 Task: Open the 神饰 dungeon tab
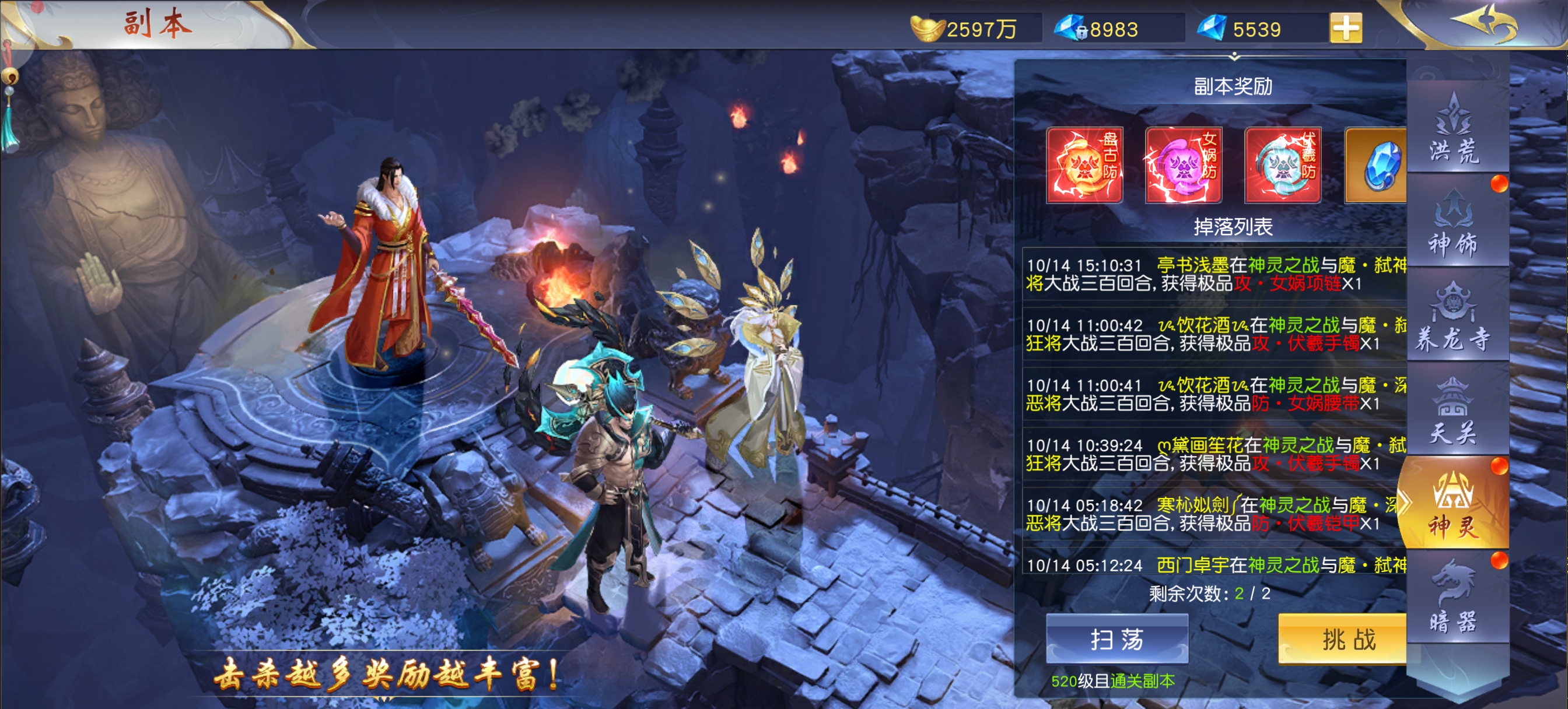point(1454,223)
